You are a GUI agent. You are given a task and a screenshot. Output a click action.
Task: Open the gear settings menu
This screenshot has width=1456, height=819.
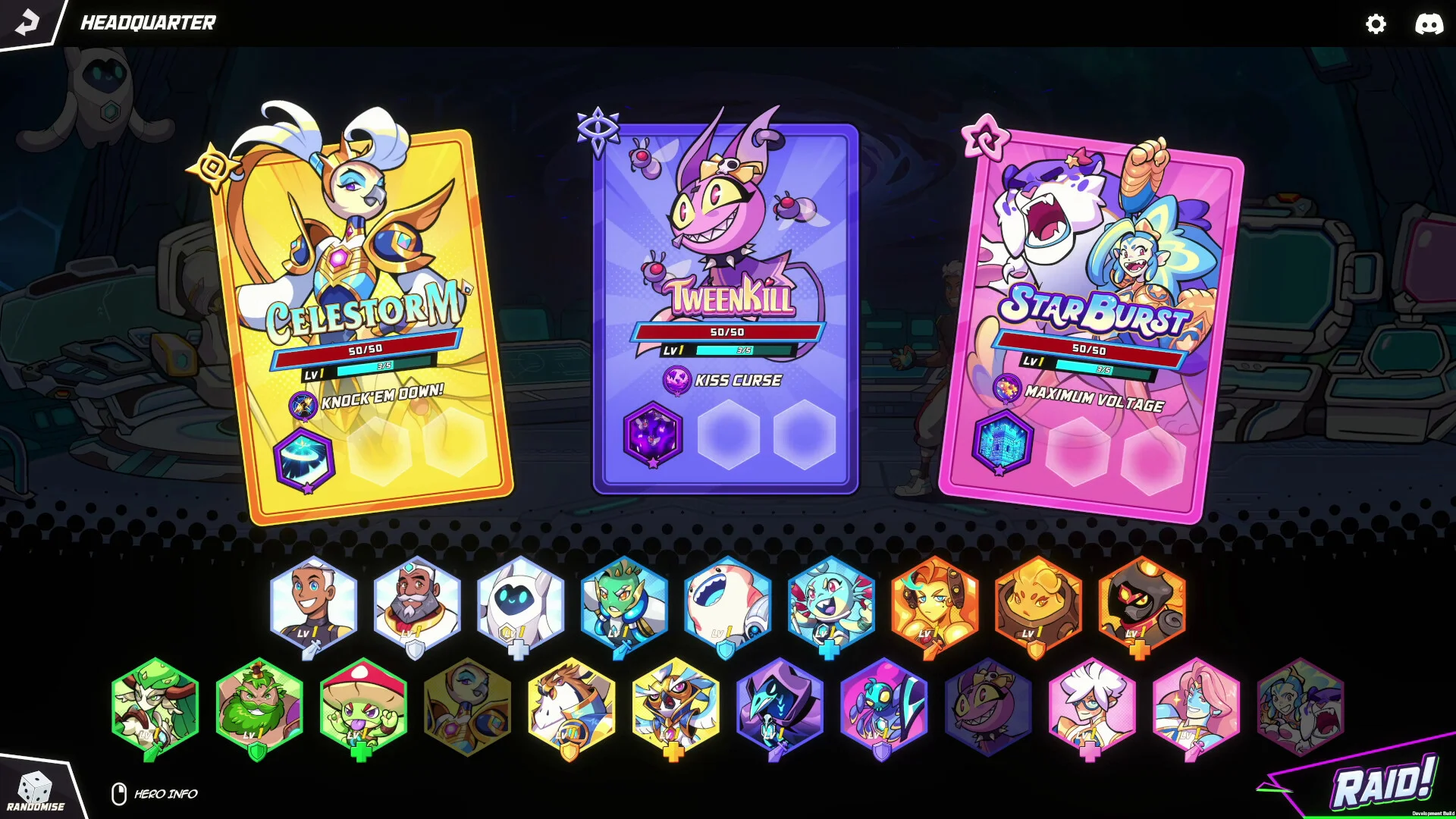[1376, 24]
